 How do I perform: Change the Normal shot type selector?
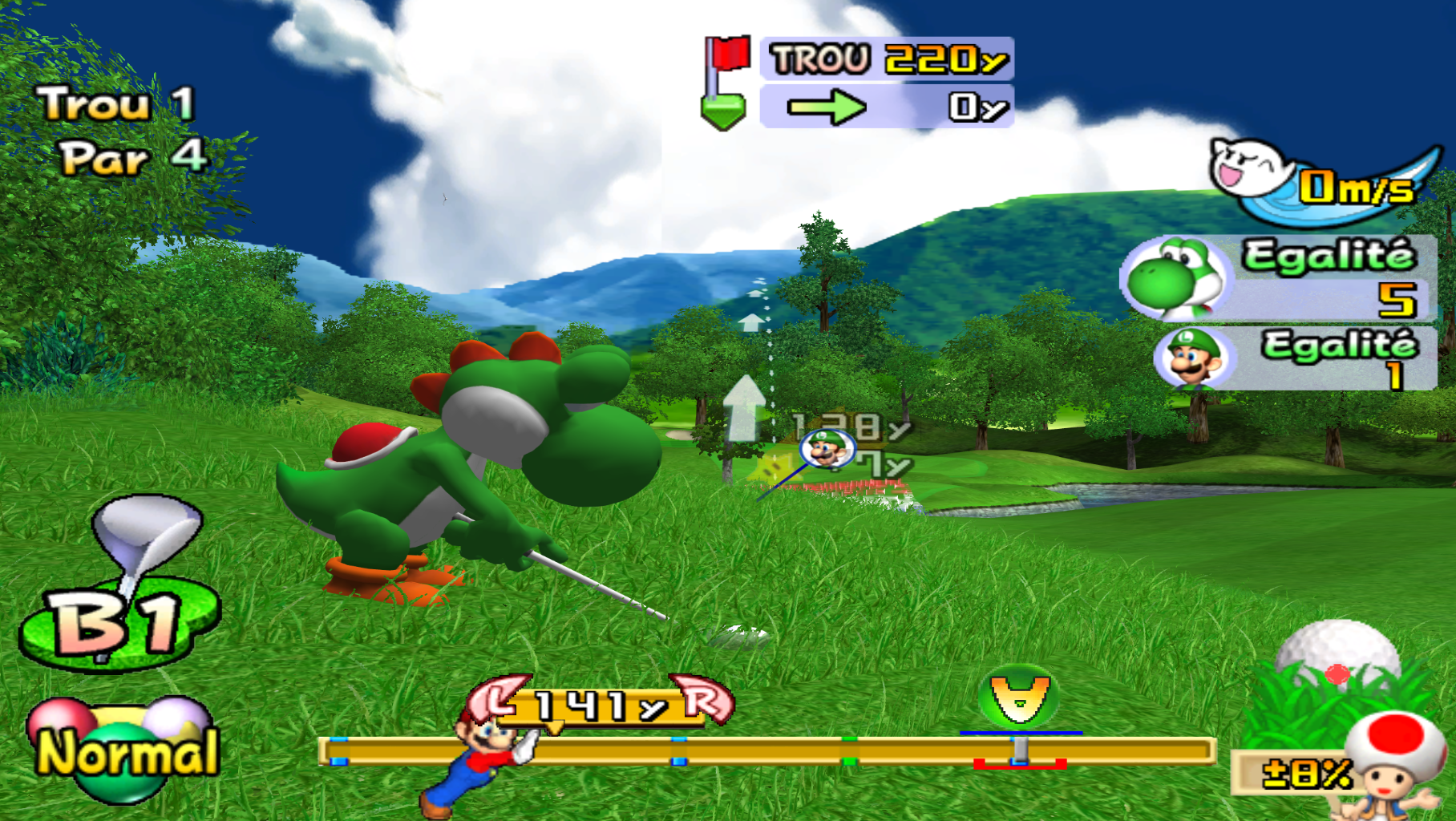[x=124, y=750]
